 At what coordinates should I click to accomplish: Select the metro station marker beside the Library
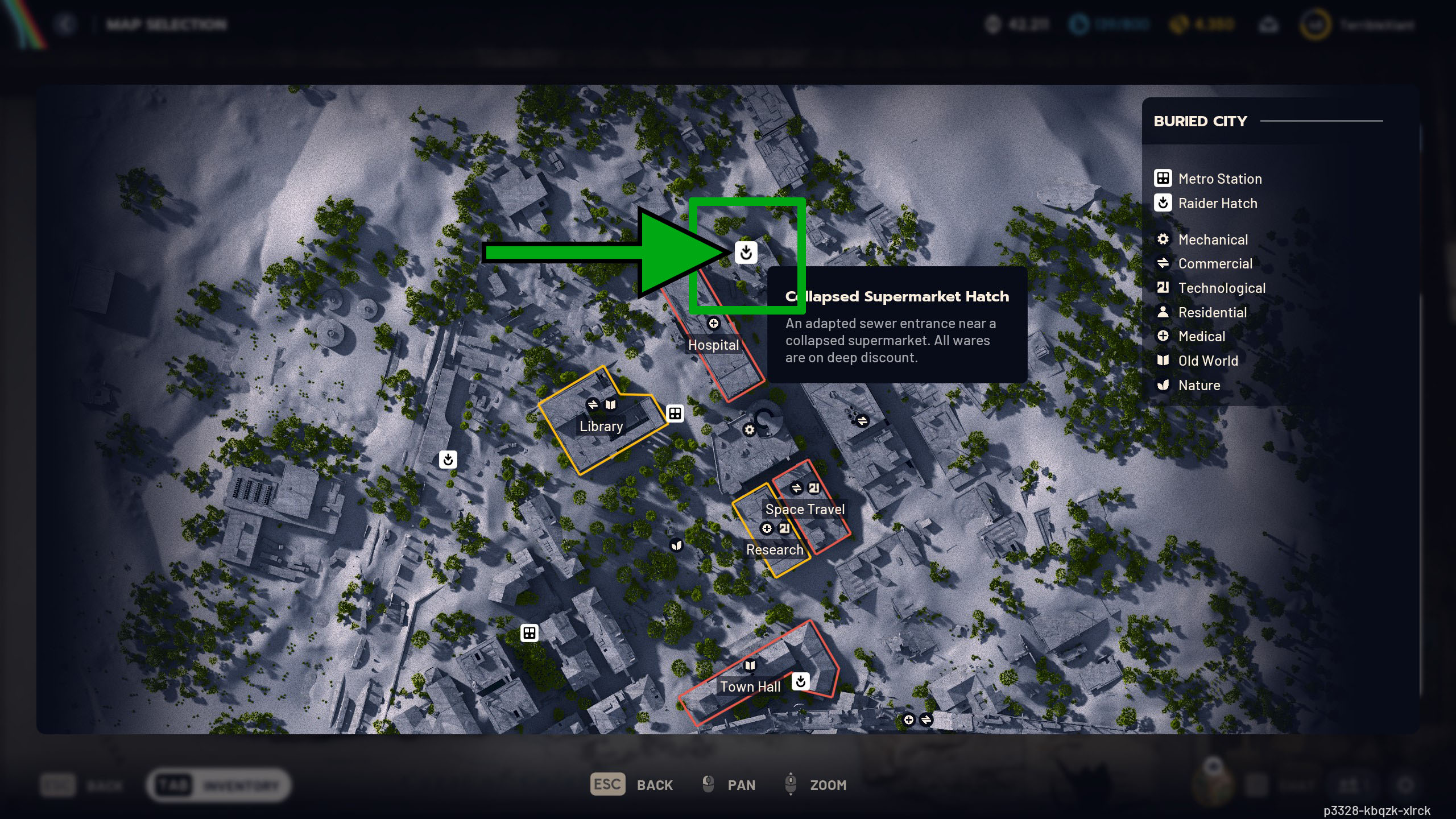tap(675, 413)
